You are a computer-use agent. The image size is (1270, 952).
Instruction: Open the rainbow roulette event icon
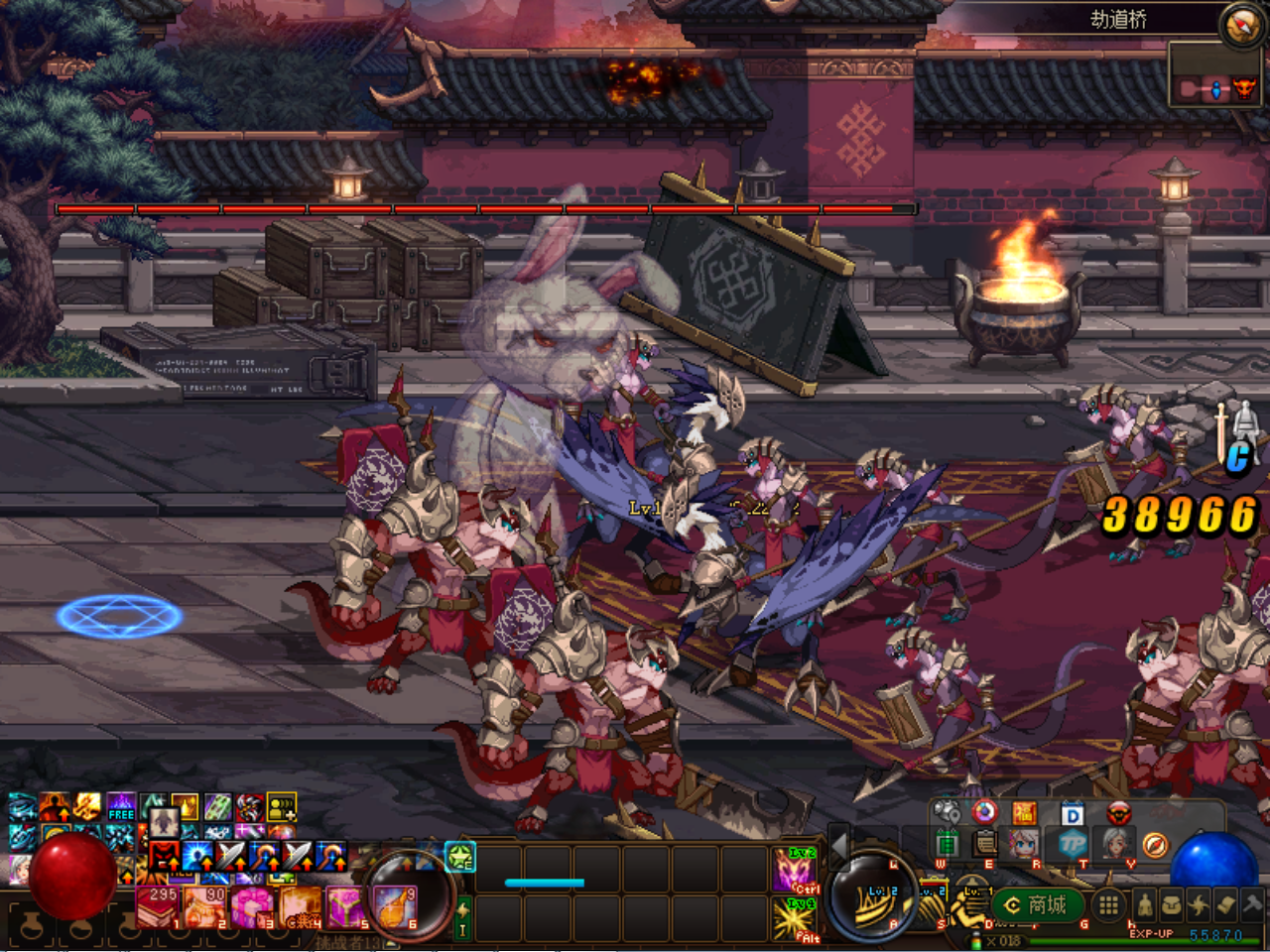click(984, 813)
